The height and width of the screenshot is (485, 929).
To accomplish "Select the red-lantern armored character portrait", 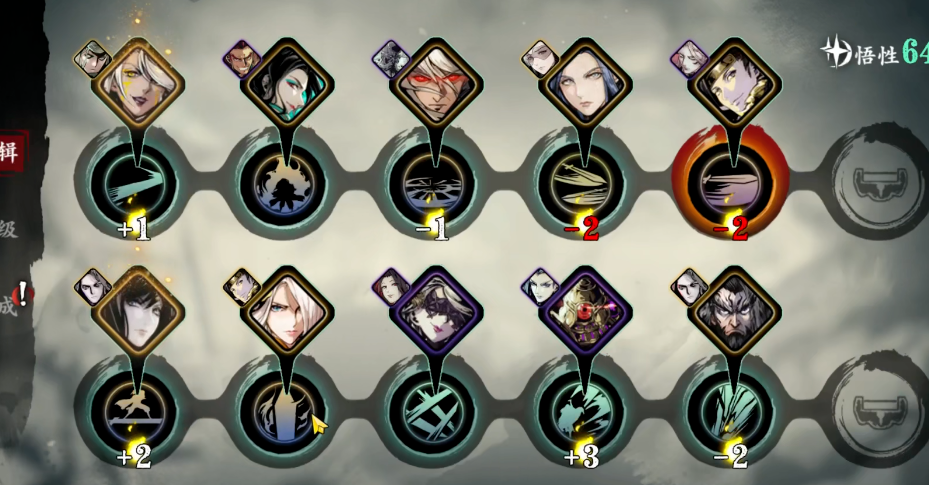I will [582, 311].
